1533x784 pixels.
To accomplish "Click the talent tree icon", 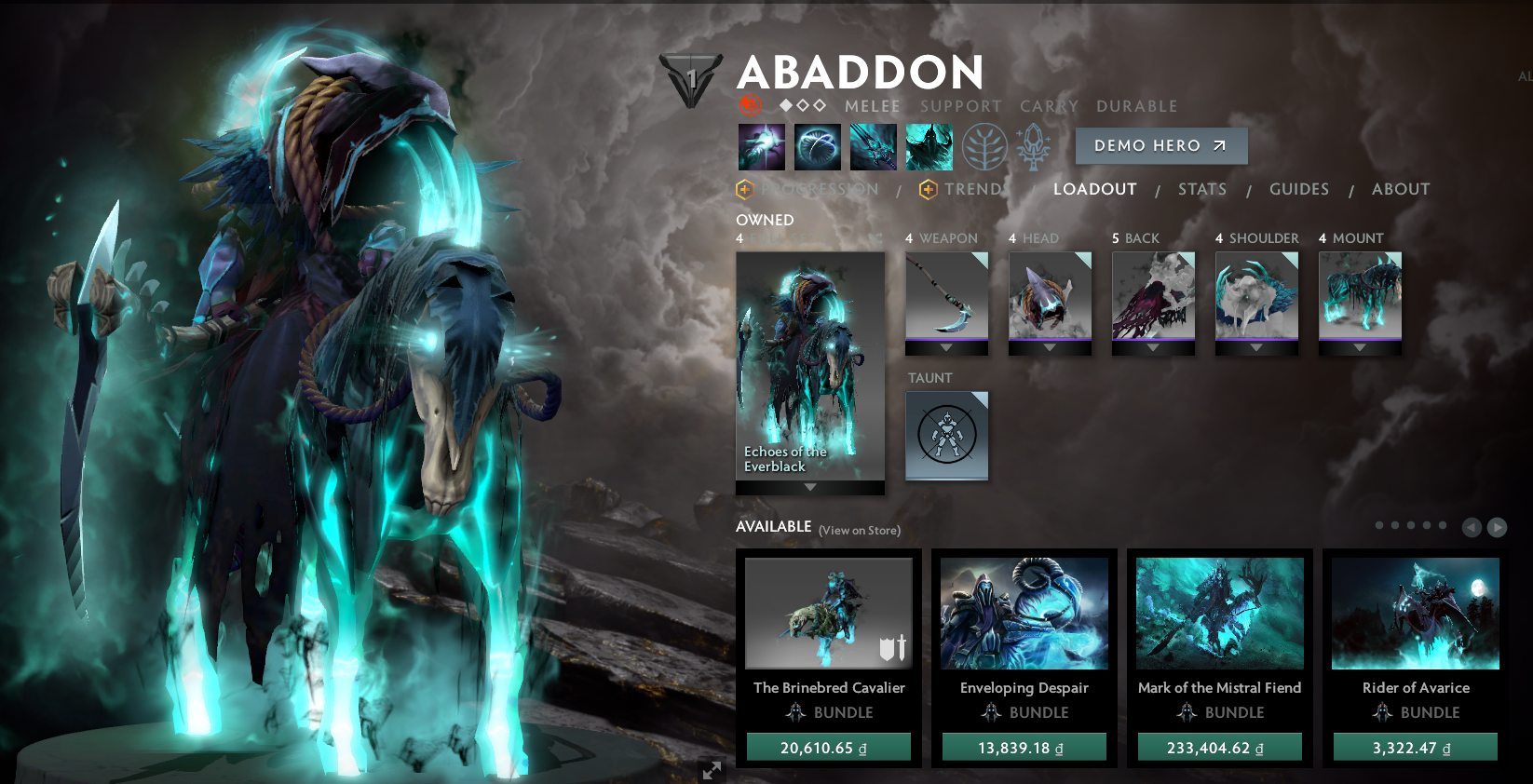I will [985, 146].
